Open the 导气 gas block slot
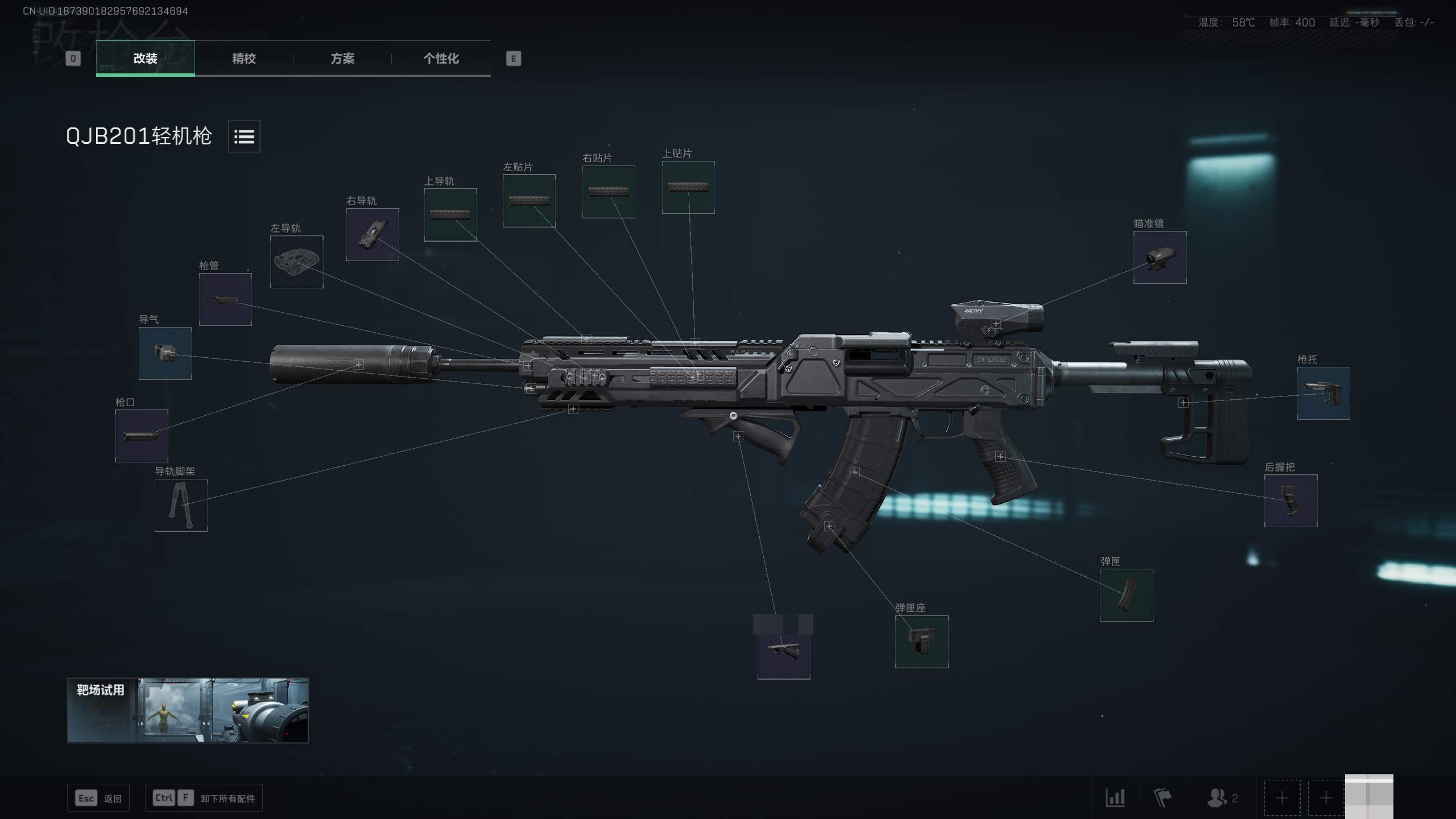 pyautogui.click(x=165, y=353)
